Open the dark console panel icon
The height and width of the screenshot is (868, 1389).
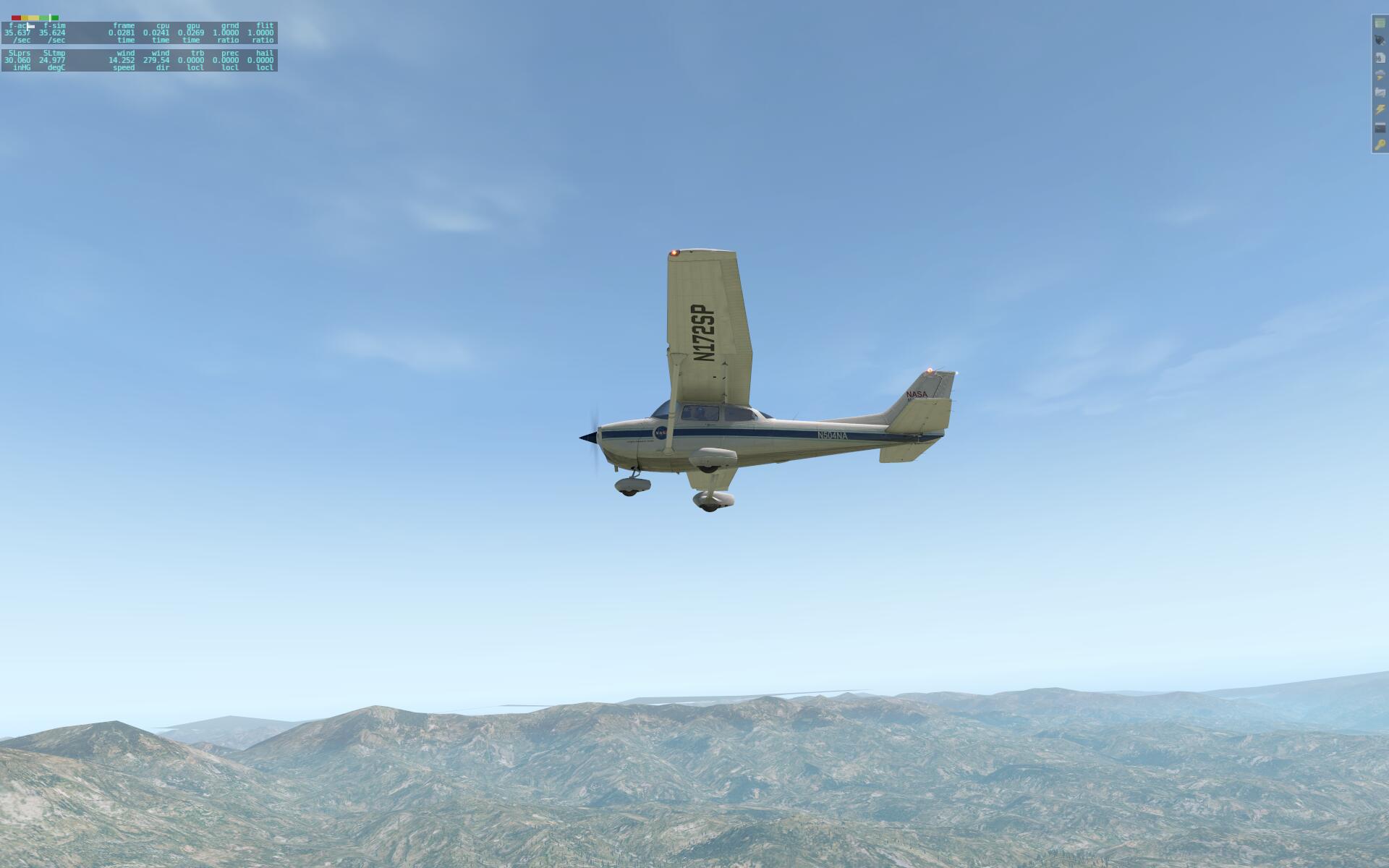pyautogui.click(x=1378, y=127)
